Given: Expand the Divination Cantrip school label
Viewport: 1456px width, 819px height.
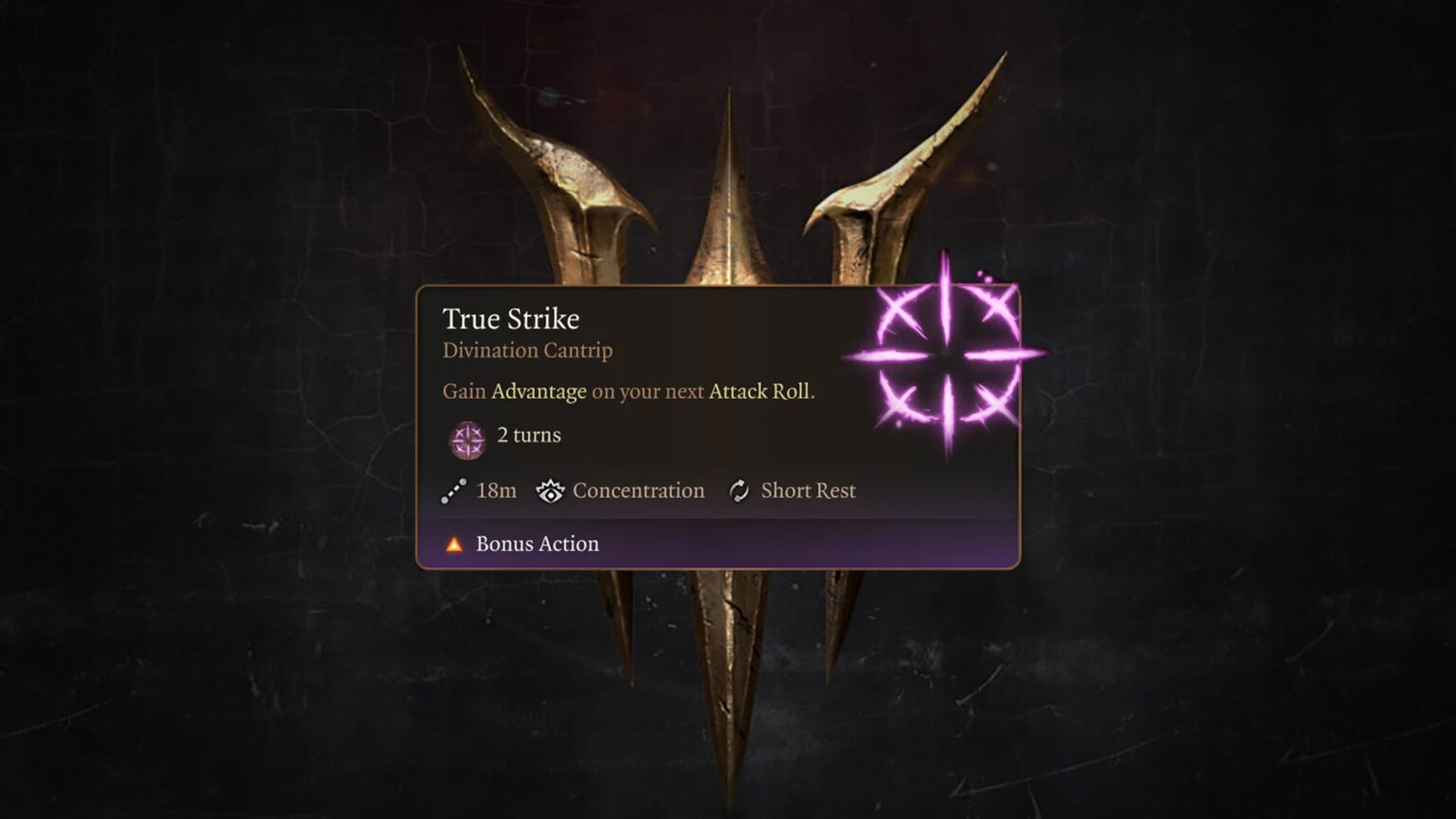Looking at the screenshot, I should point(527,351).
